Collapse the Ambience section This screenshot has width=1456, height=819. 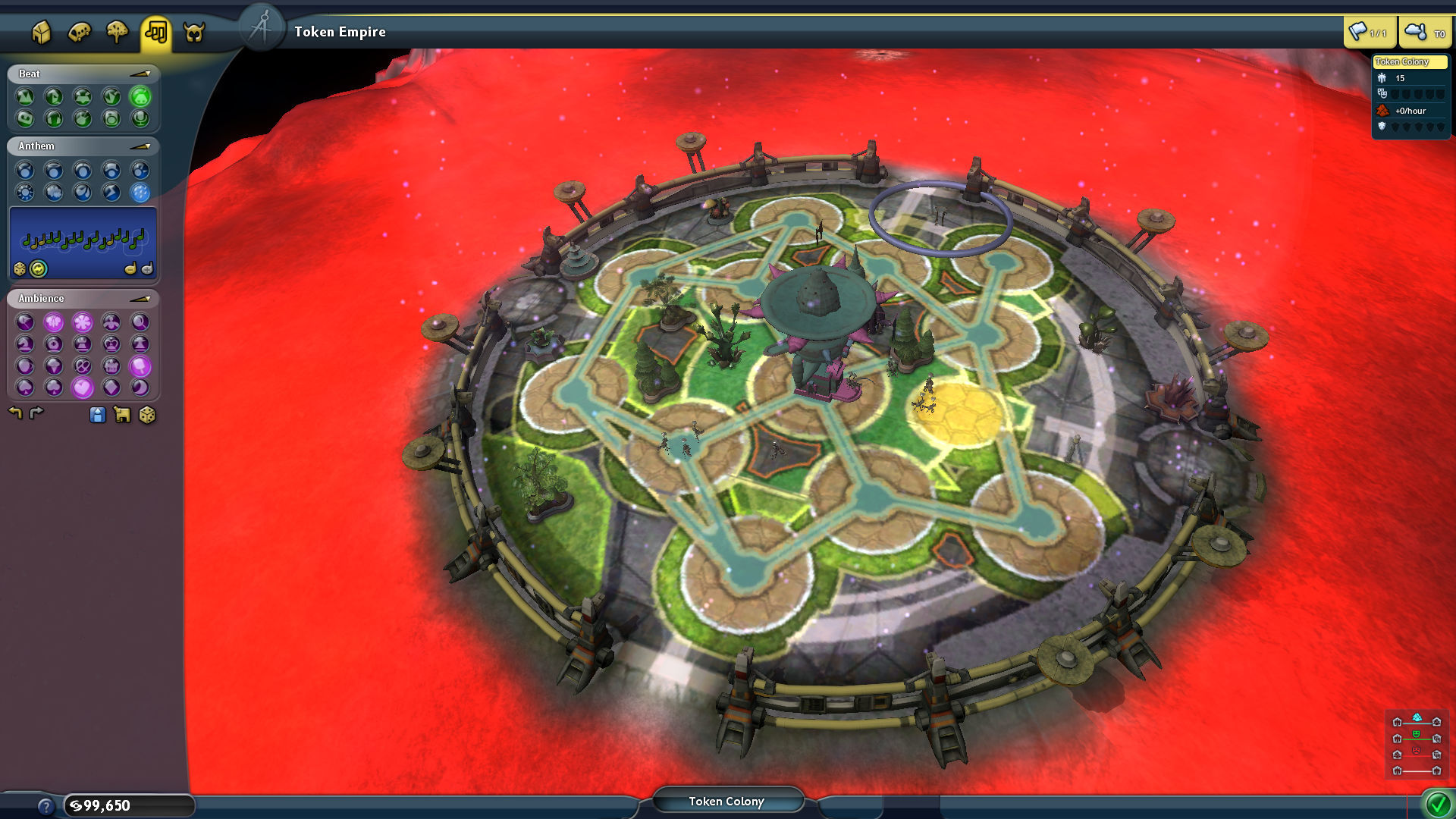pyautogui.click(x=140, y=298)
